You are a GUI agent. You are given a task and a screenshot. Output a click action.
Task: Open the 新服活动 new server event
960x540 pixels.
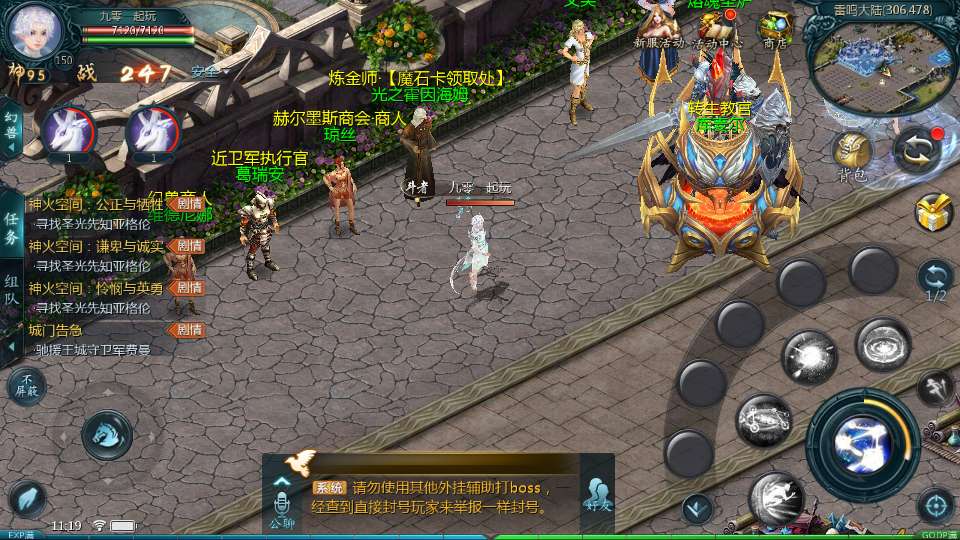[x=659, y=27]
